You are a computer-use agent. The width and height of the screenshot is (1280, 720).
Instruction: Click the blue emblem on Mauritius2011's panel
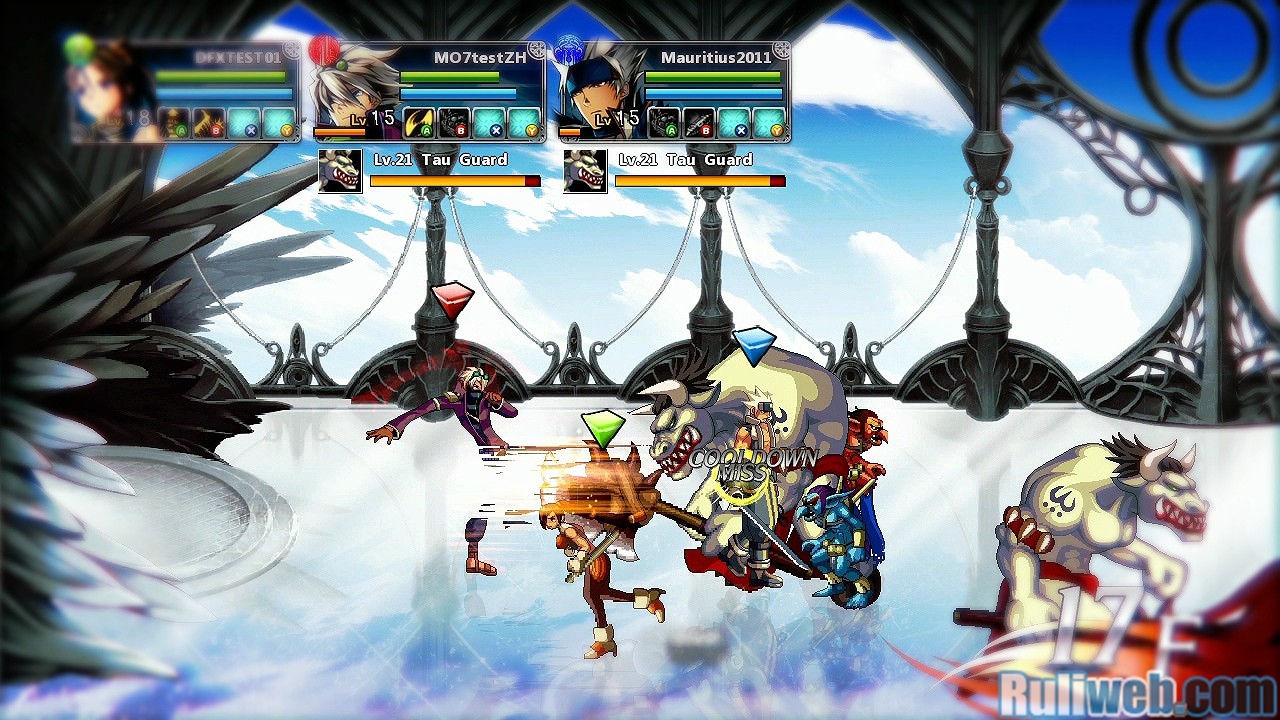point(569,49)
